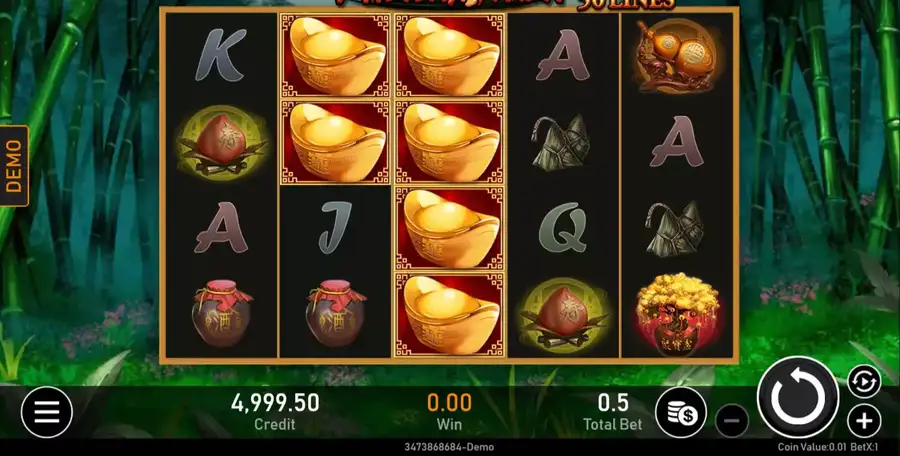Open the coin stack bet settings
Image resolution: width=900 pixels, height=456 pixels.
click(x=681, y=413)
